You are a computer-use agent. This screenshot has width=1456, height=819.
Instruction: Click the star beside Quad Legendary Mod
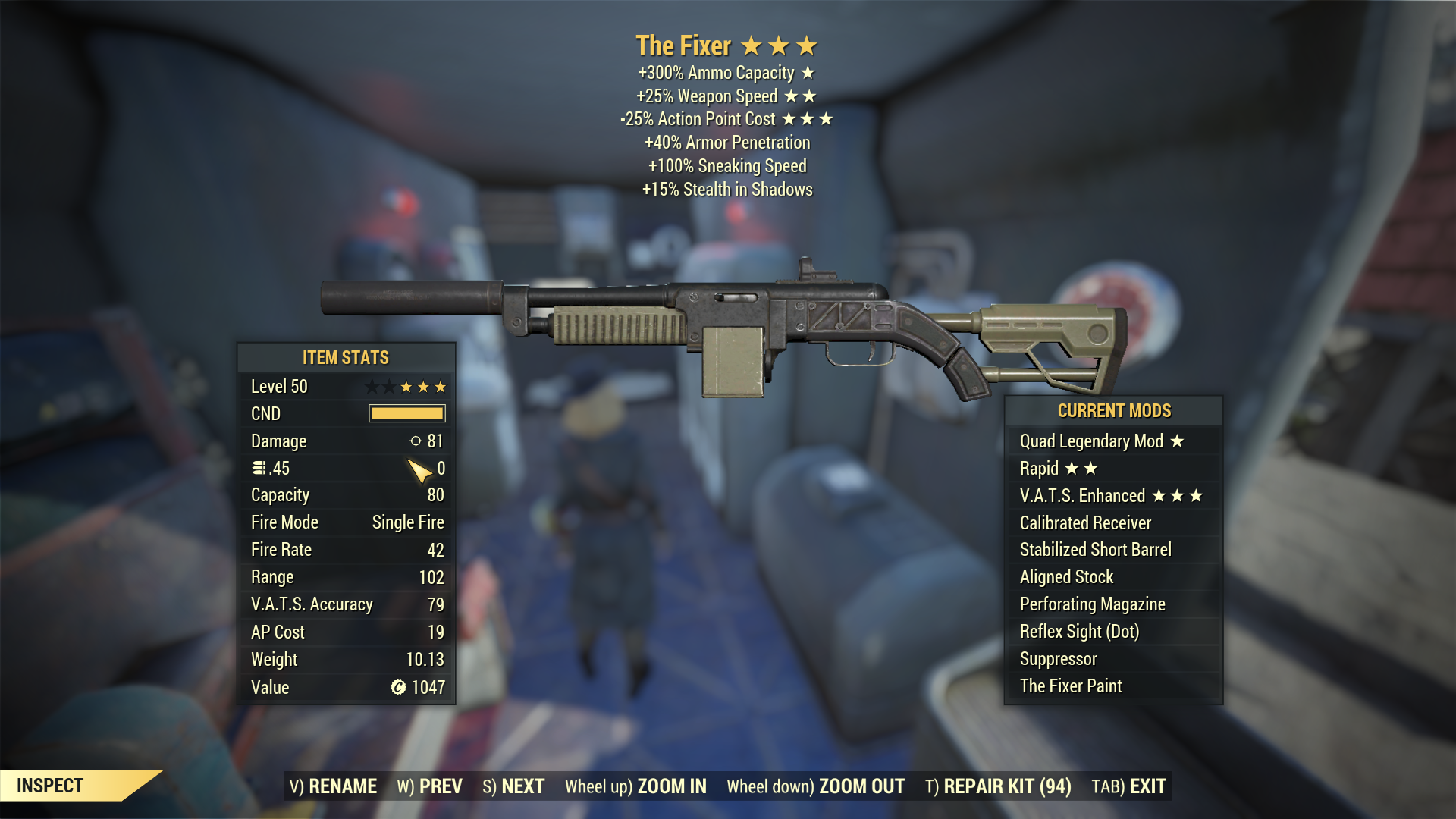[x=1175, y=441]
